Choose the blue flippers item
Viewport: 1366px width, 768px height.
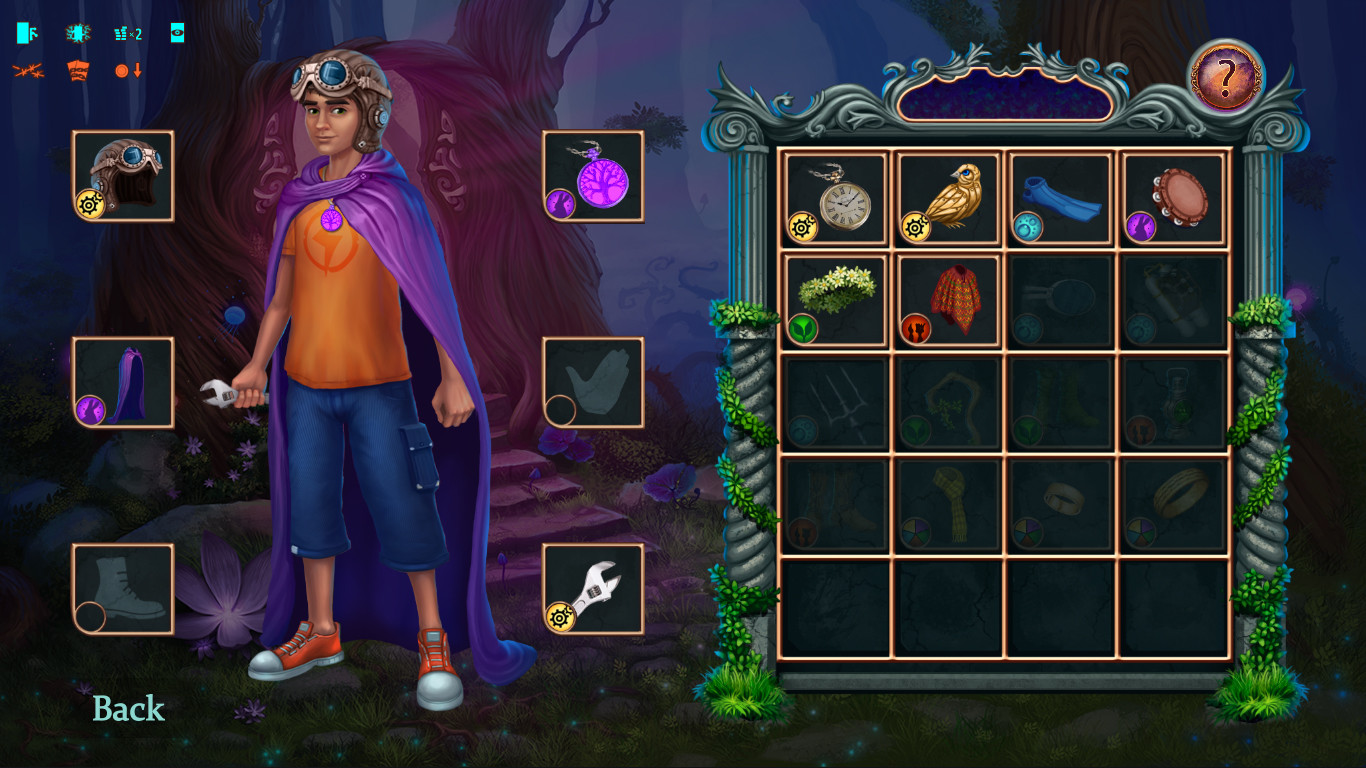click(x=1061, y=198)
